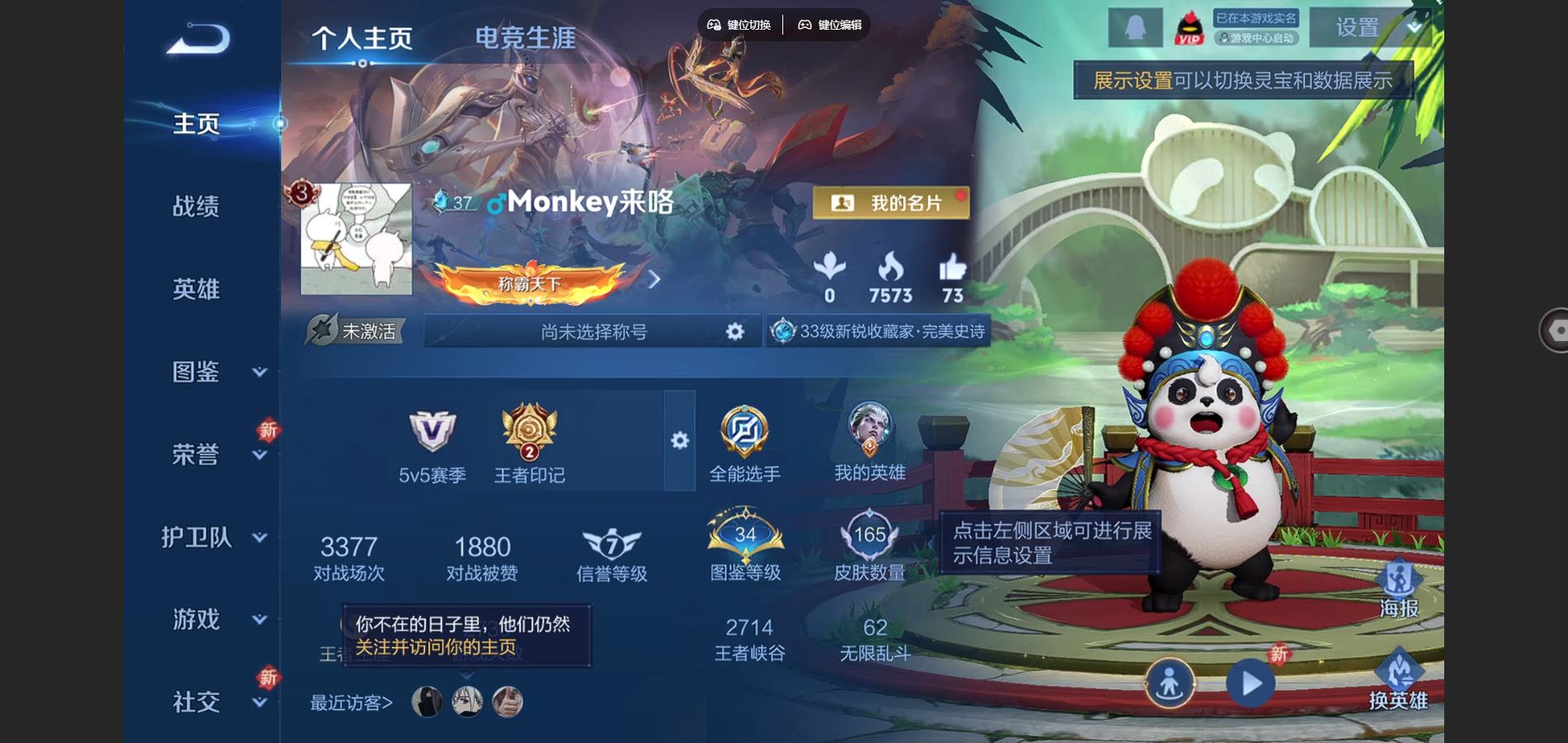
Task: Expand the 荣誉 menu entry
Action: click(x=213, y=455)
